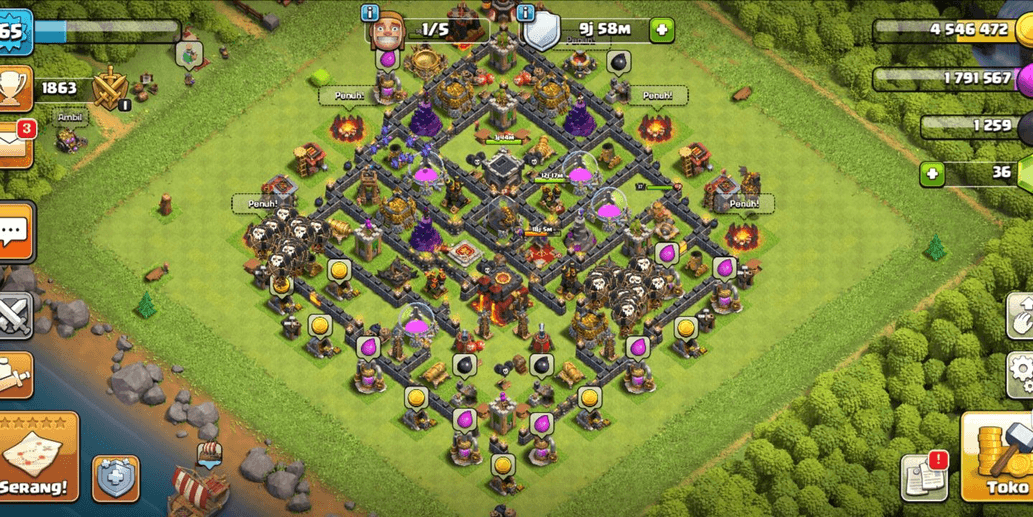Open the news papers with alert badge
The width and height of the screenshot is (1033, 517).
[x=923, y=478]
